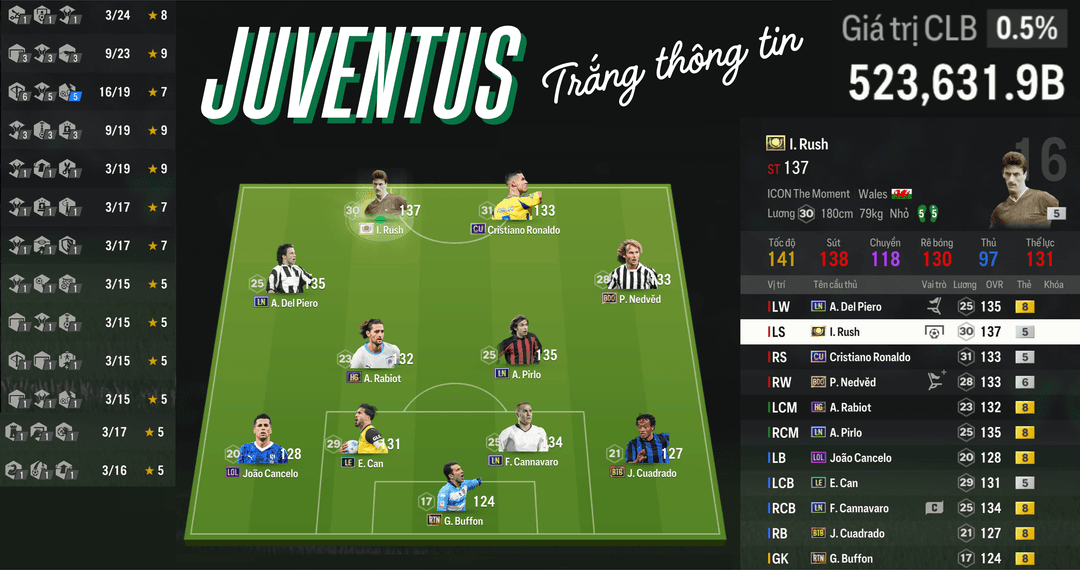Select E. Can in defence
This screenshot has height=570, width=1080.
pos(369,436)
